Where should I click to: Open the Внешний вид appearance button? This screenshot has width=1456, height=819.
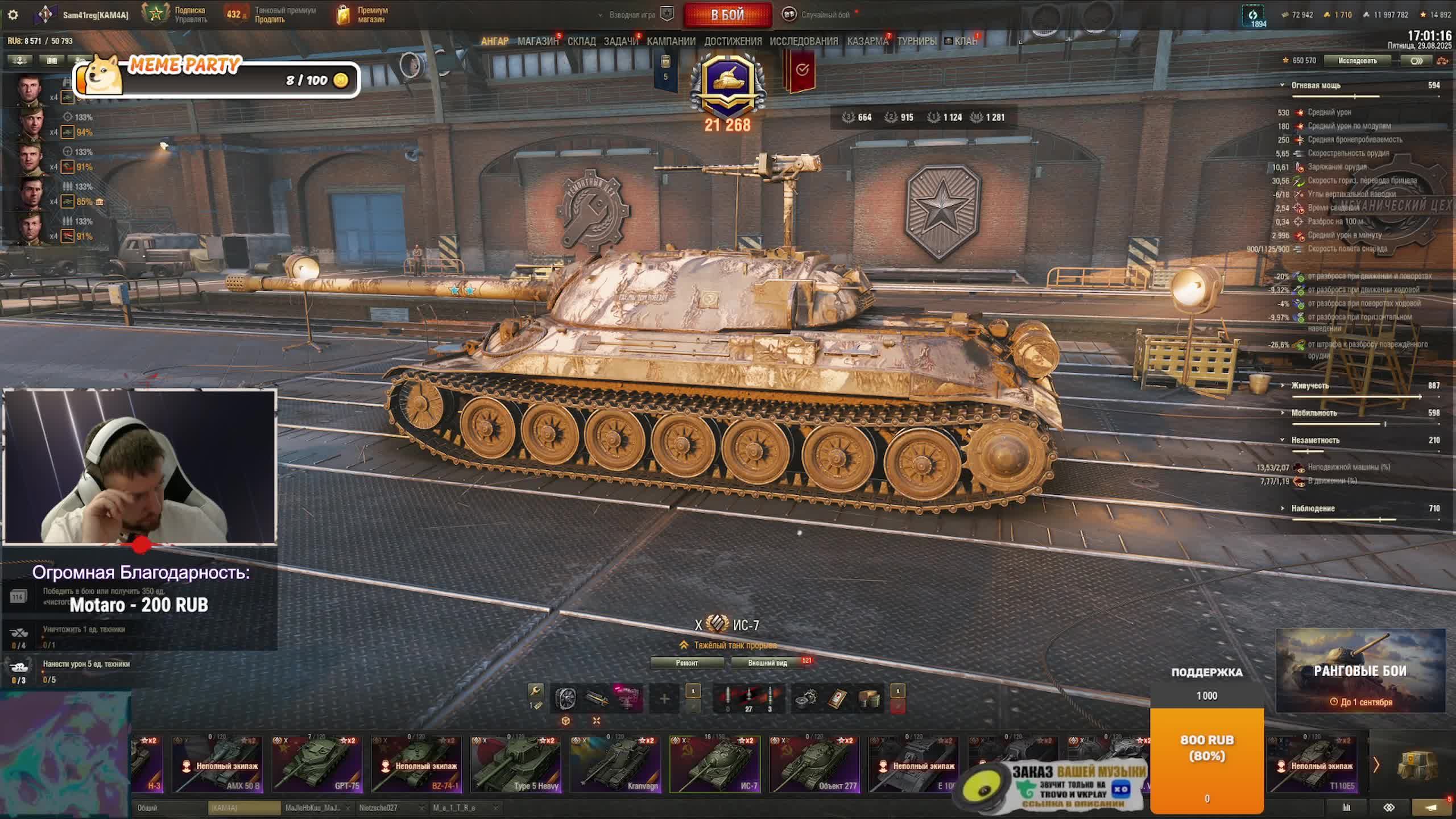(767, 663)
